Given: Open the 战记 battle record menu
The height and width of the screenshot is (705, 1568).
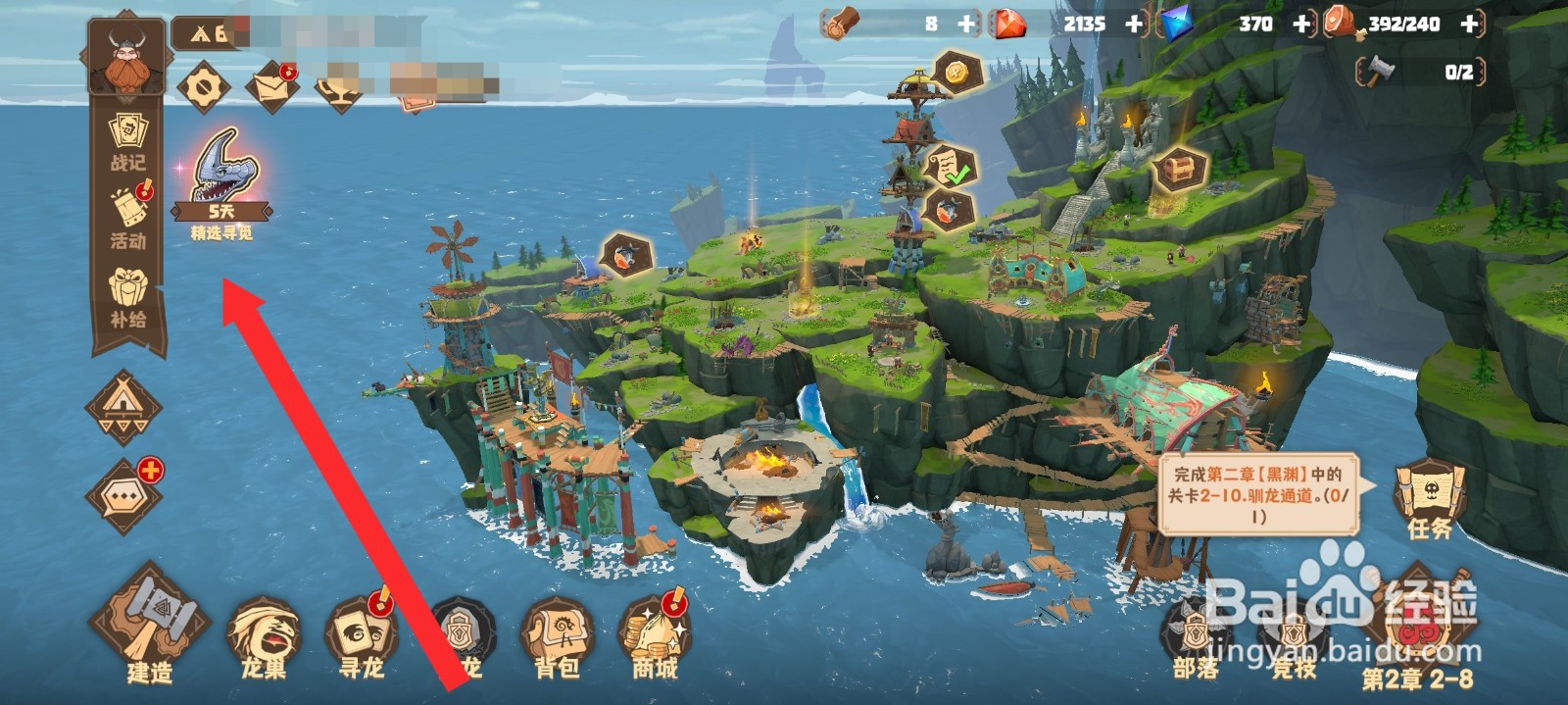Looking at the screenshot, I should 127,142.
